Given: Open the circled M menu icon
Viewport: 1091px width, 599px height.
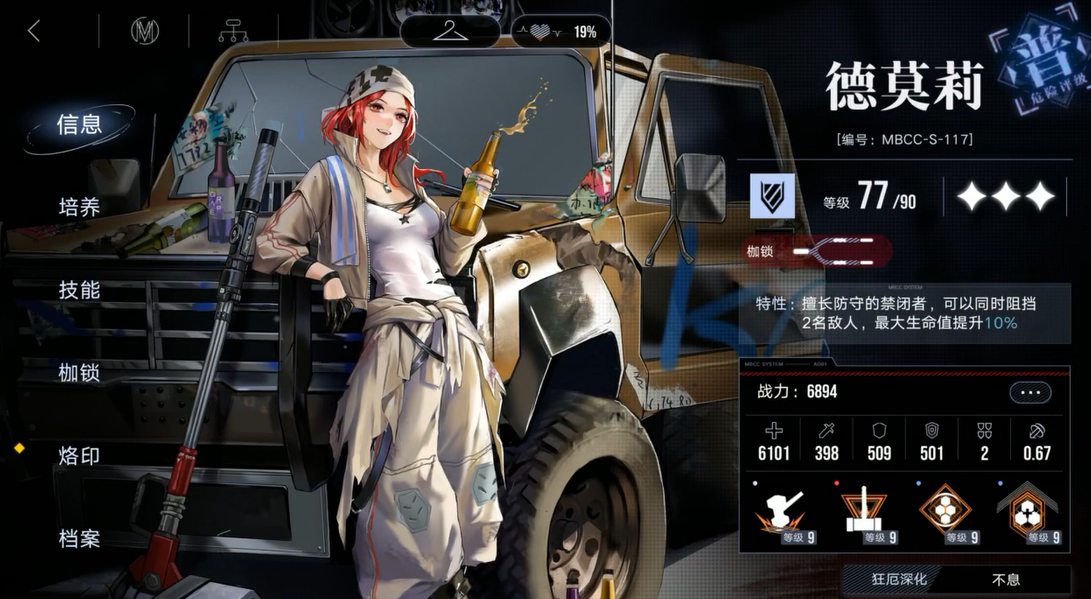Looking at the screenshot, I should click(145, 31).
